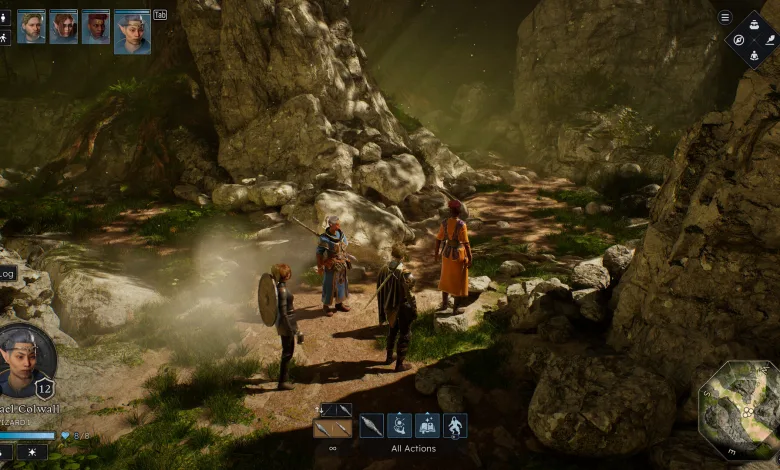Open the spellbook action icon
The image size is (780, 470).
click(427, 425)
